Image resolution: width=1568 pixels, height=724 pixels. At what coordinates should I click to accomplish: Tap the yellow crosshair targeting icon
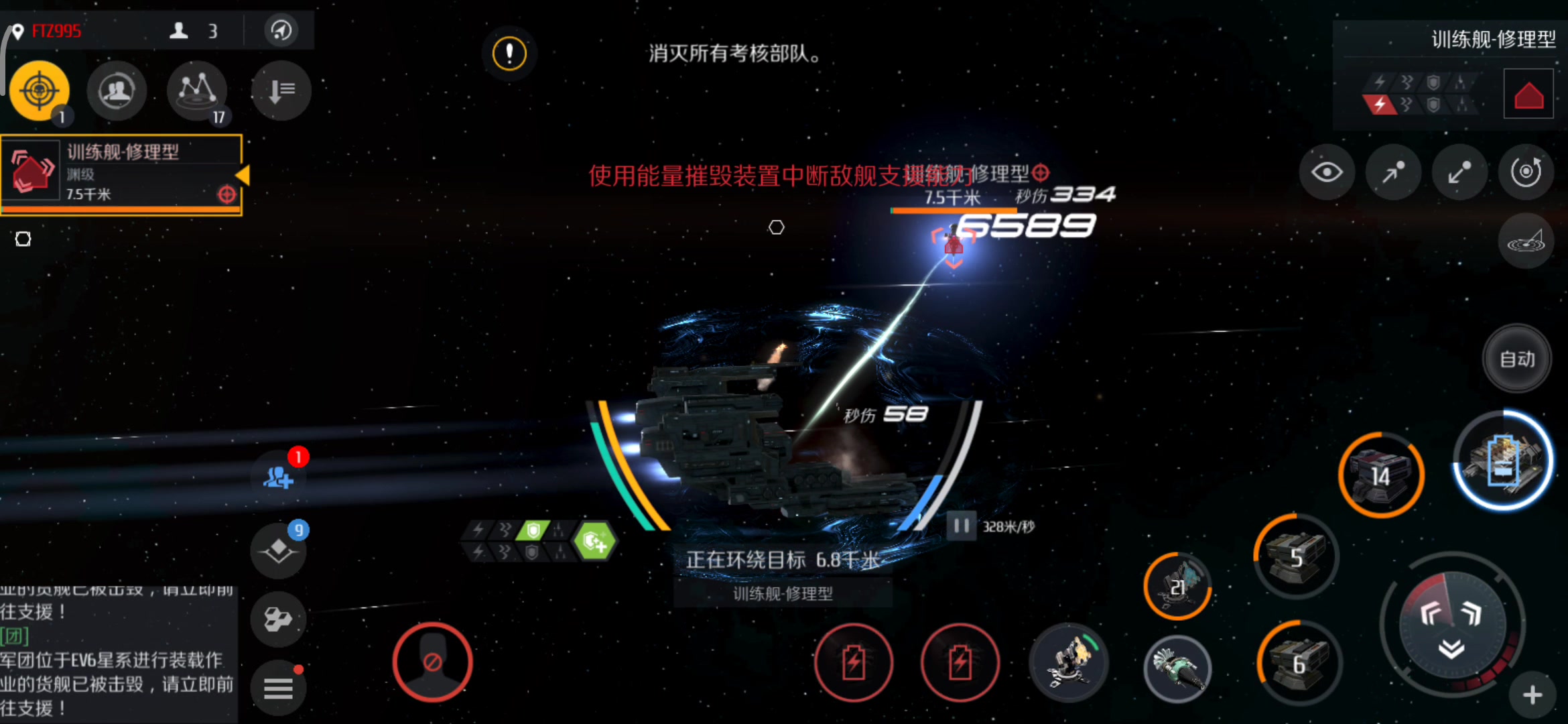[39, 92]
